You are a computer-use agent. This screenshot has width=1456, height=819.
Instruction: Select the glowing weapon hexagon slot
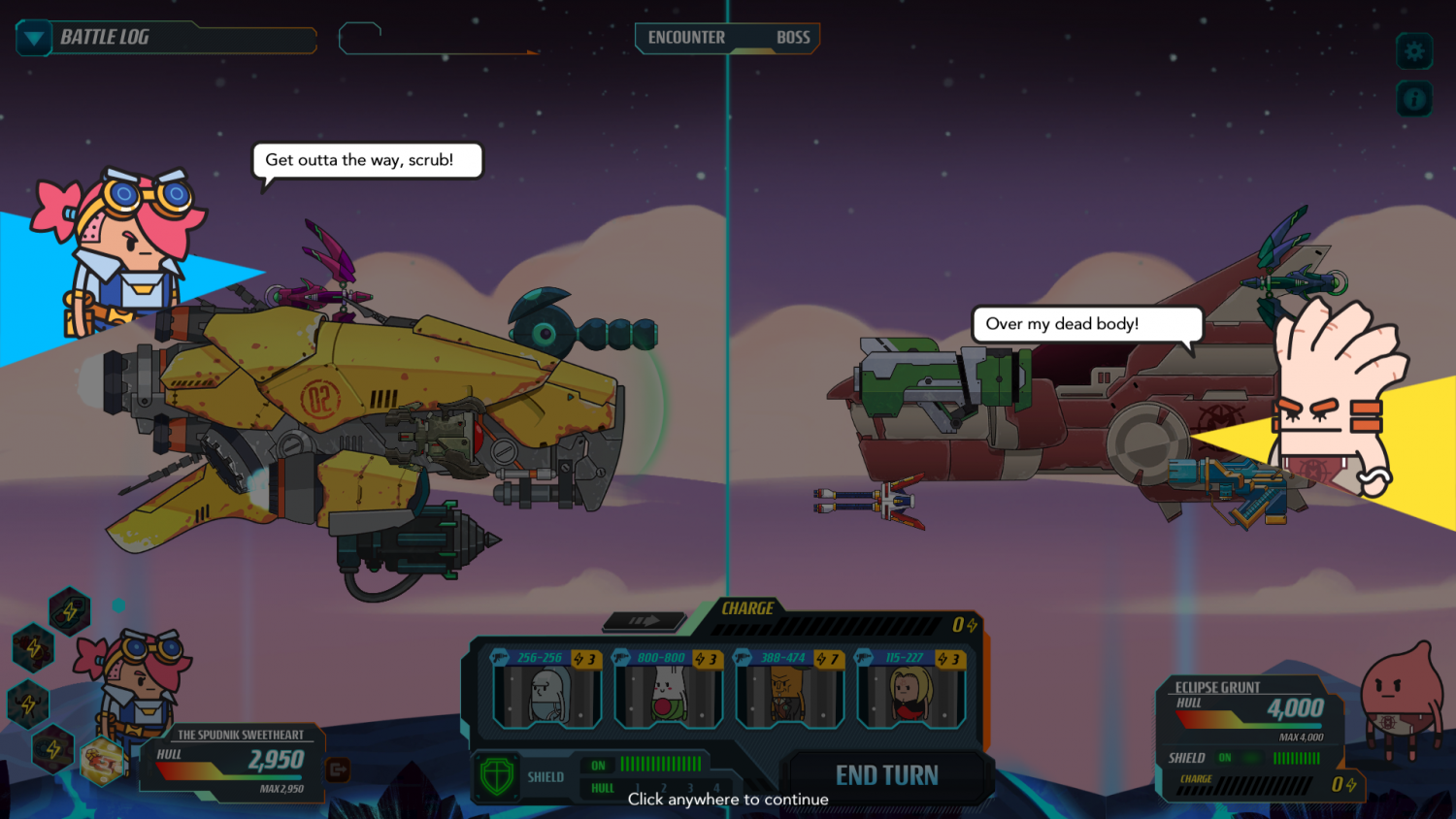tap(101, 761)
